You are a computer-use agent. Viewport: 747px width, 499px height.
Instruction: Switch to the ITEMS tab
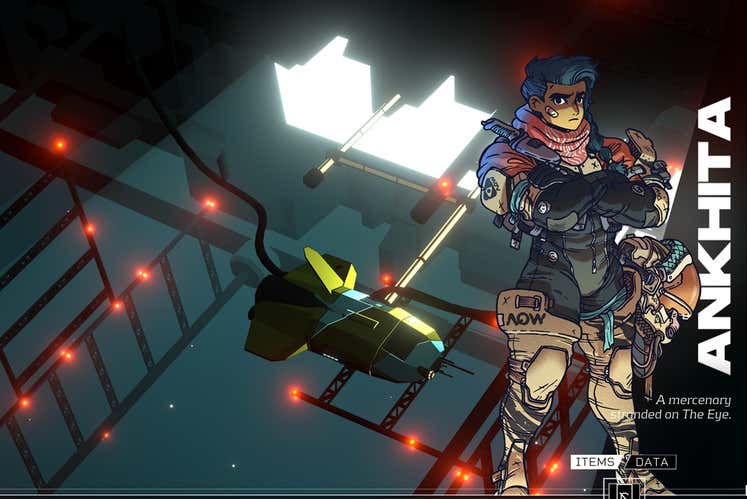(x=594, y=462)
